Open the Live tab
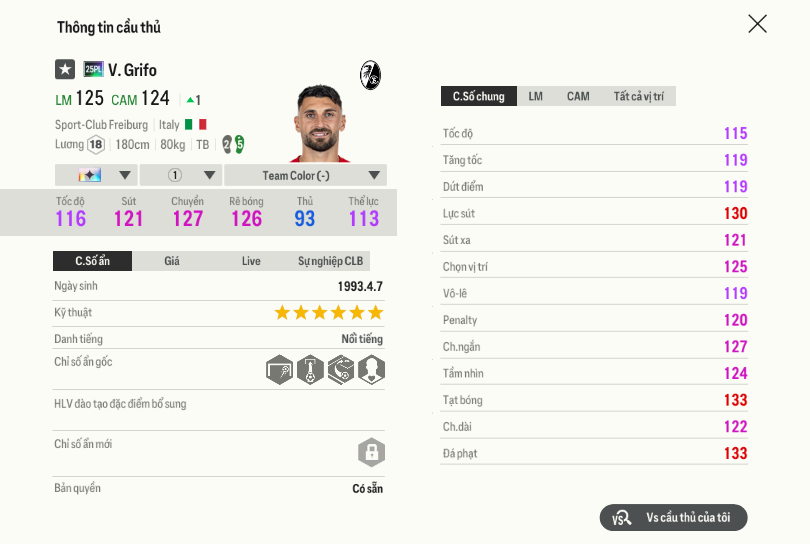Screen dimensions: 810x544 251,261
